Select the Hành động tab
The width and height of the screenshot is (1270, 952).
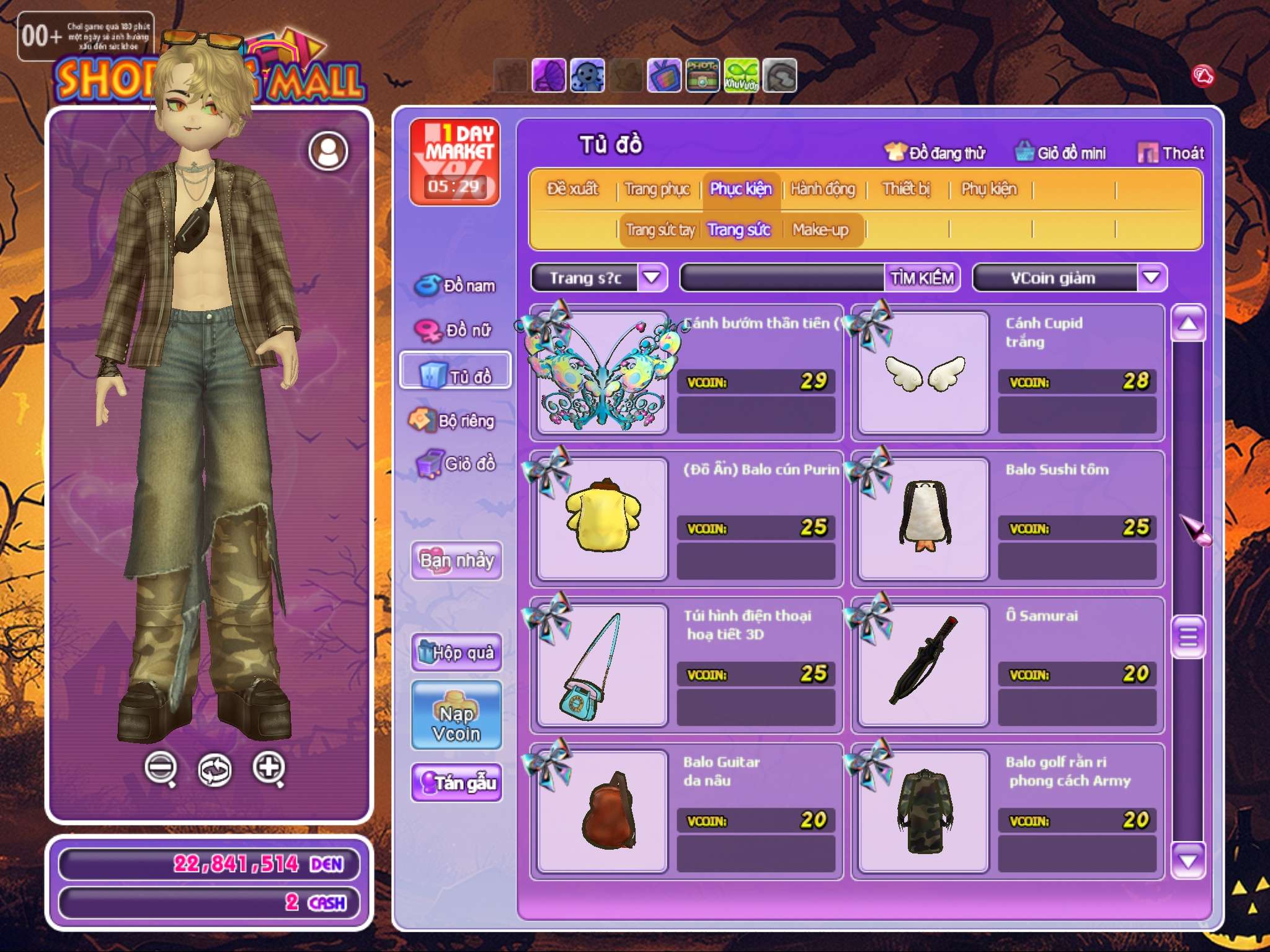822,189
